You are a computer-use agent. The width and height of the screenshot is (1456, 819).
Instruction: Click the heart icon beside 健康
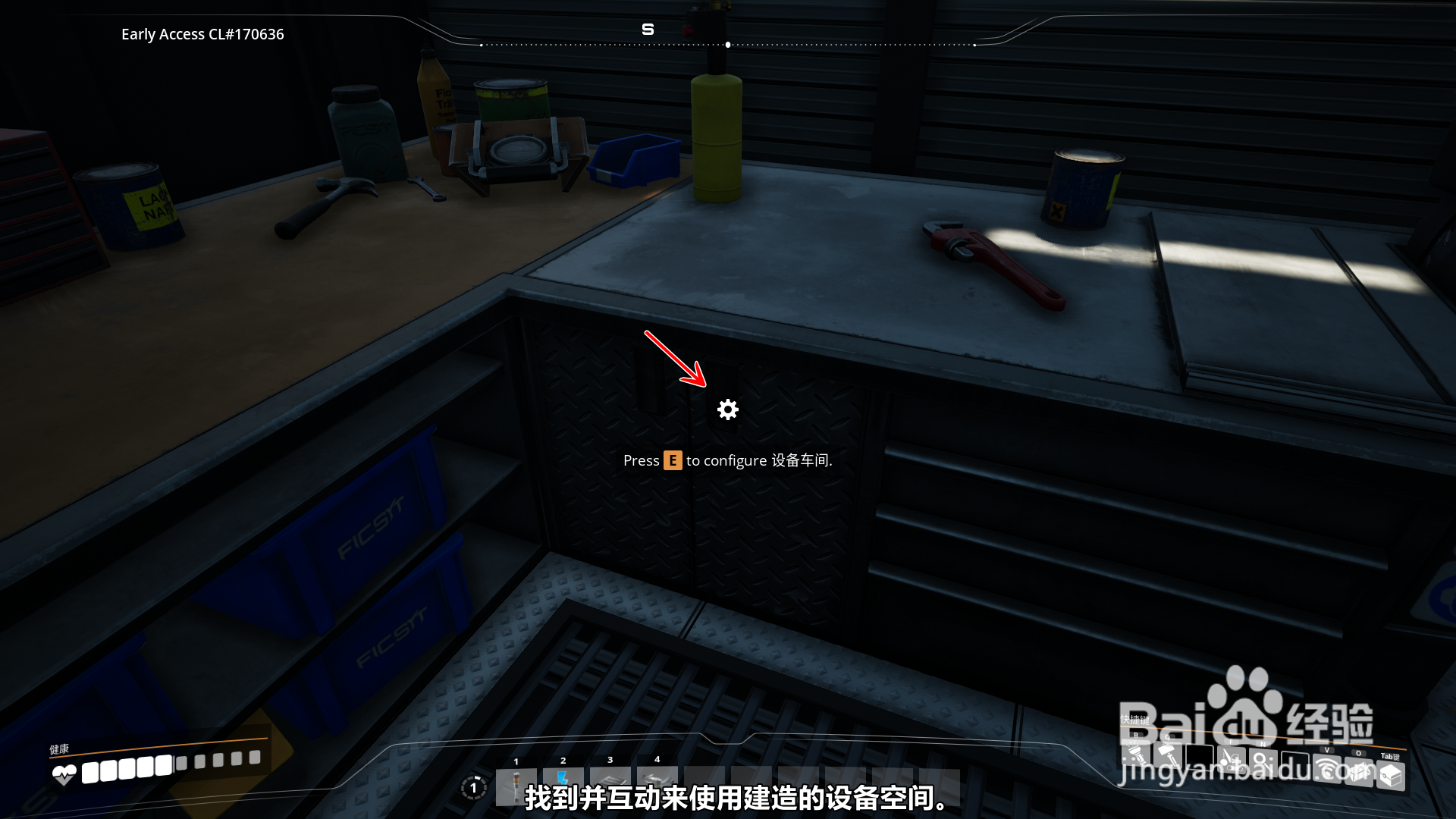64,773
